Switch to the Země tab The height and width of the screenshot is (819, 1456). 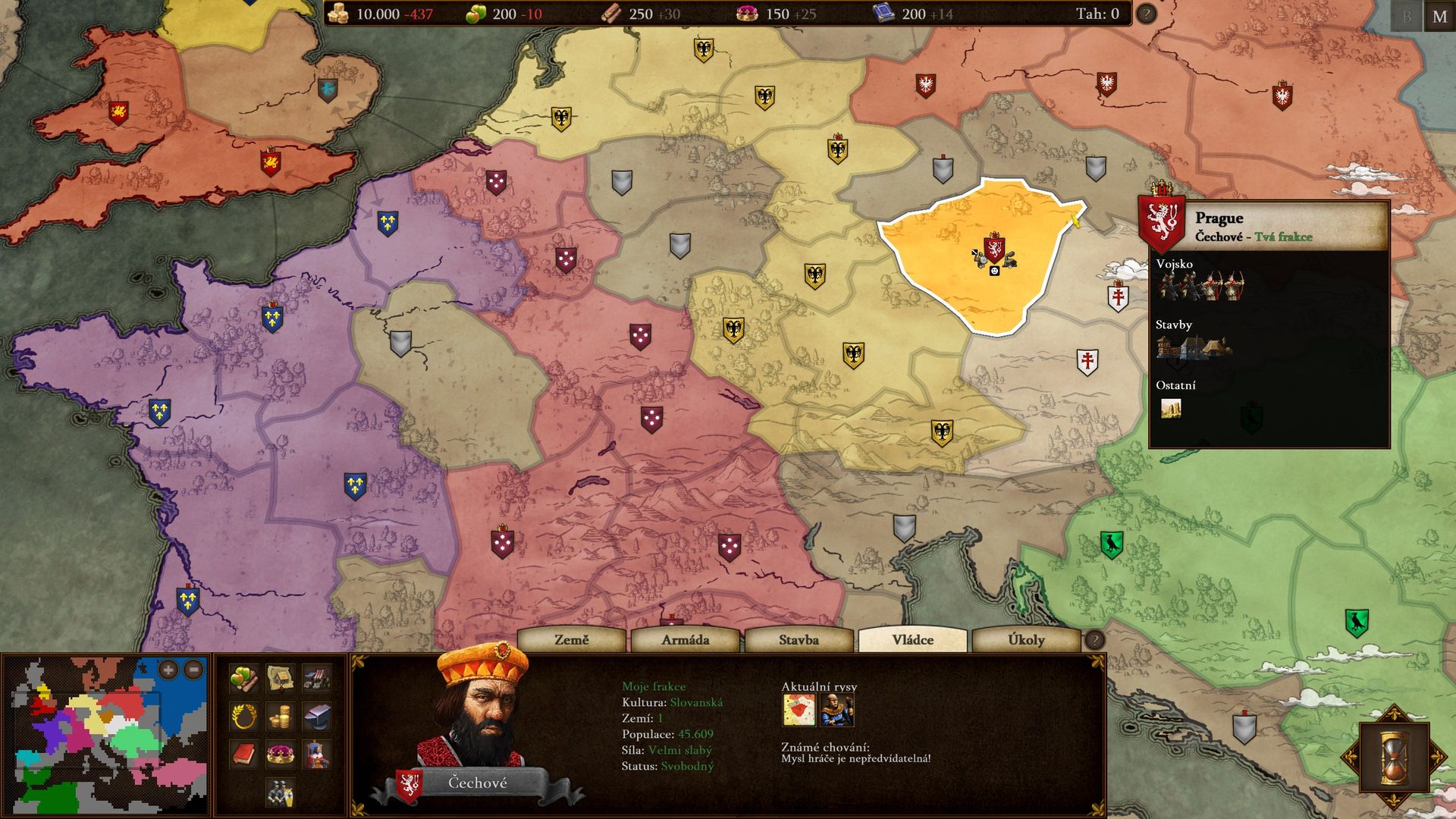click(571, 640)
